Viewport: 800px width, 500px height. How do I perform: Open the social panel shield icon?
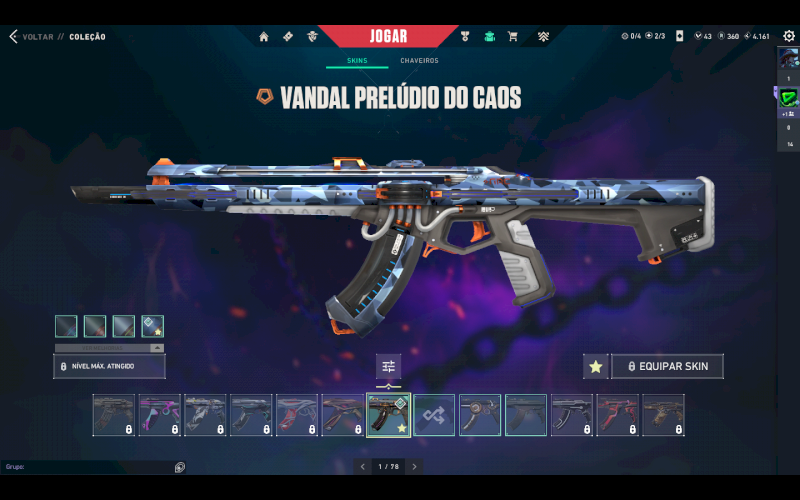[x=788, y=98]
